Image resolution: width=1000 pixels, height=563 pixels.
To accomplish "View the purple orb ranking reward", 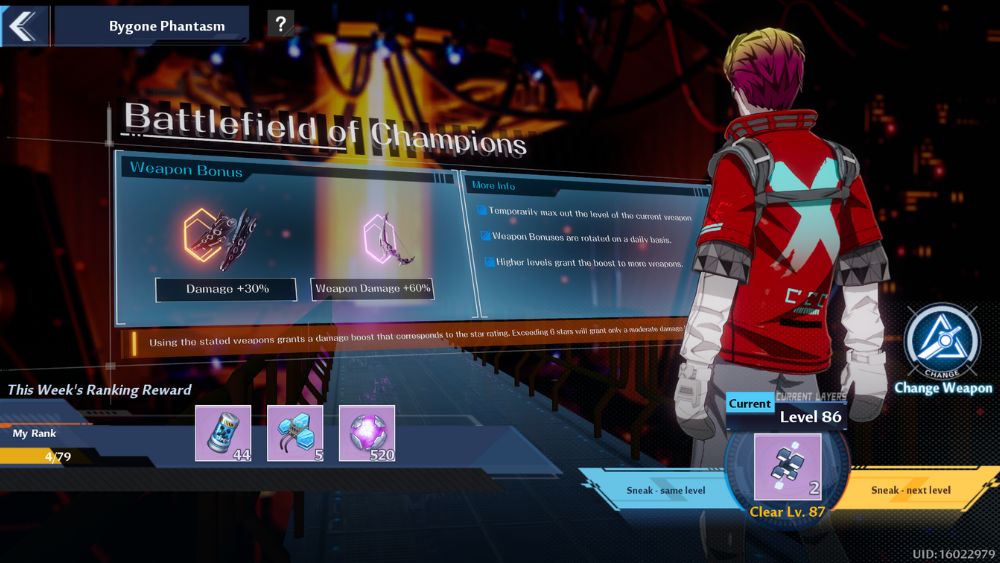I will tap(367, 433).
